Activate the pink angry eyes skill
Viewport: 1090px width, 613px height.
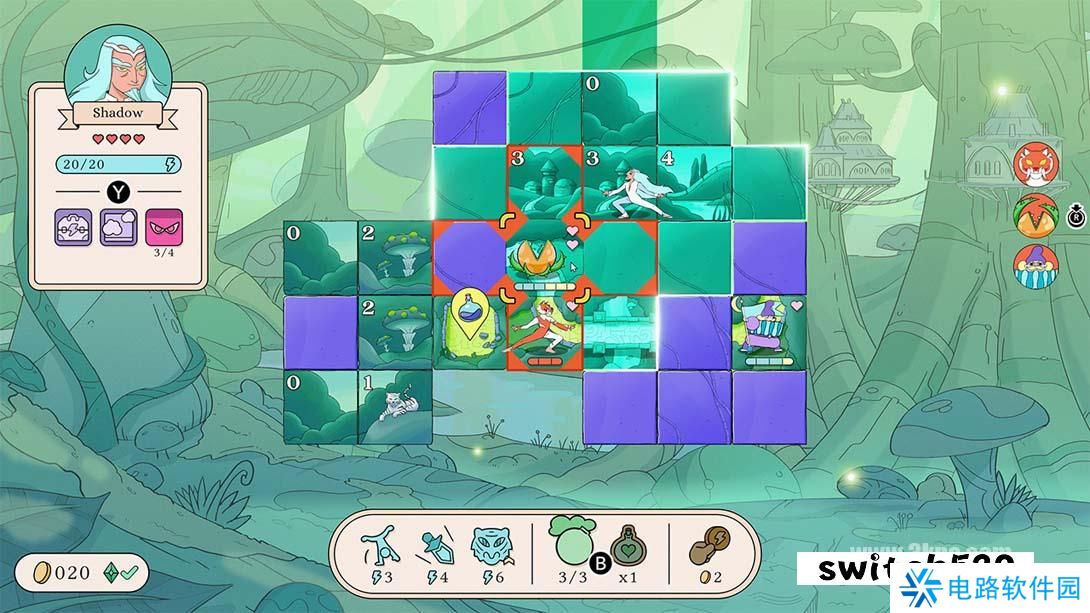click(x=164, y=229)
